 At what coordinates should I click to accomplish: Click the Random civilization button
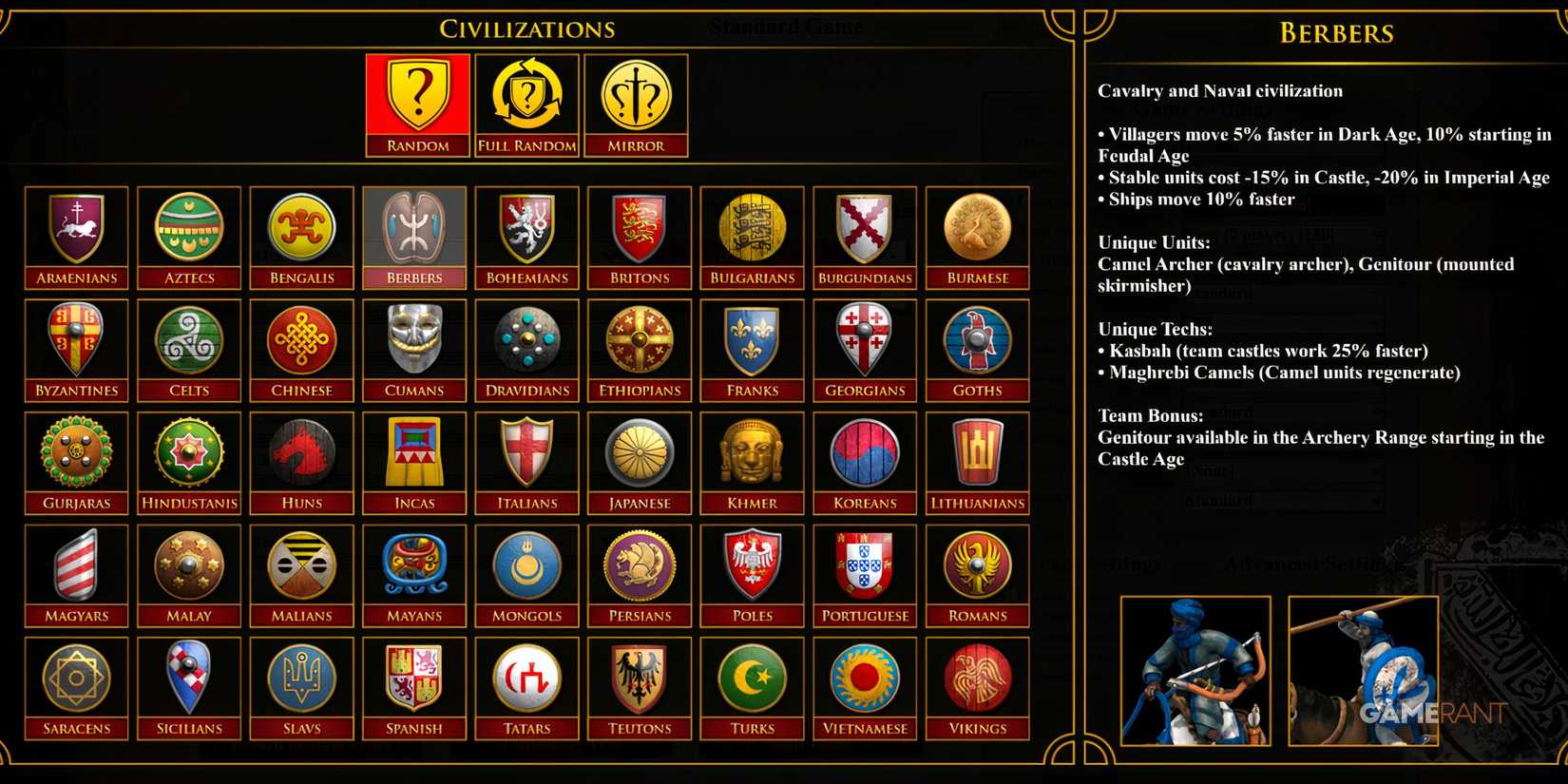pyautogui.click(x=416, y=105)
